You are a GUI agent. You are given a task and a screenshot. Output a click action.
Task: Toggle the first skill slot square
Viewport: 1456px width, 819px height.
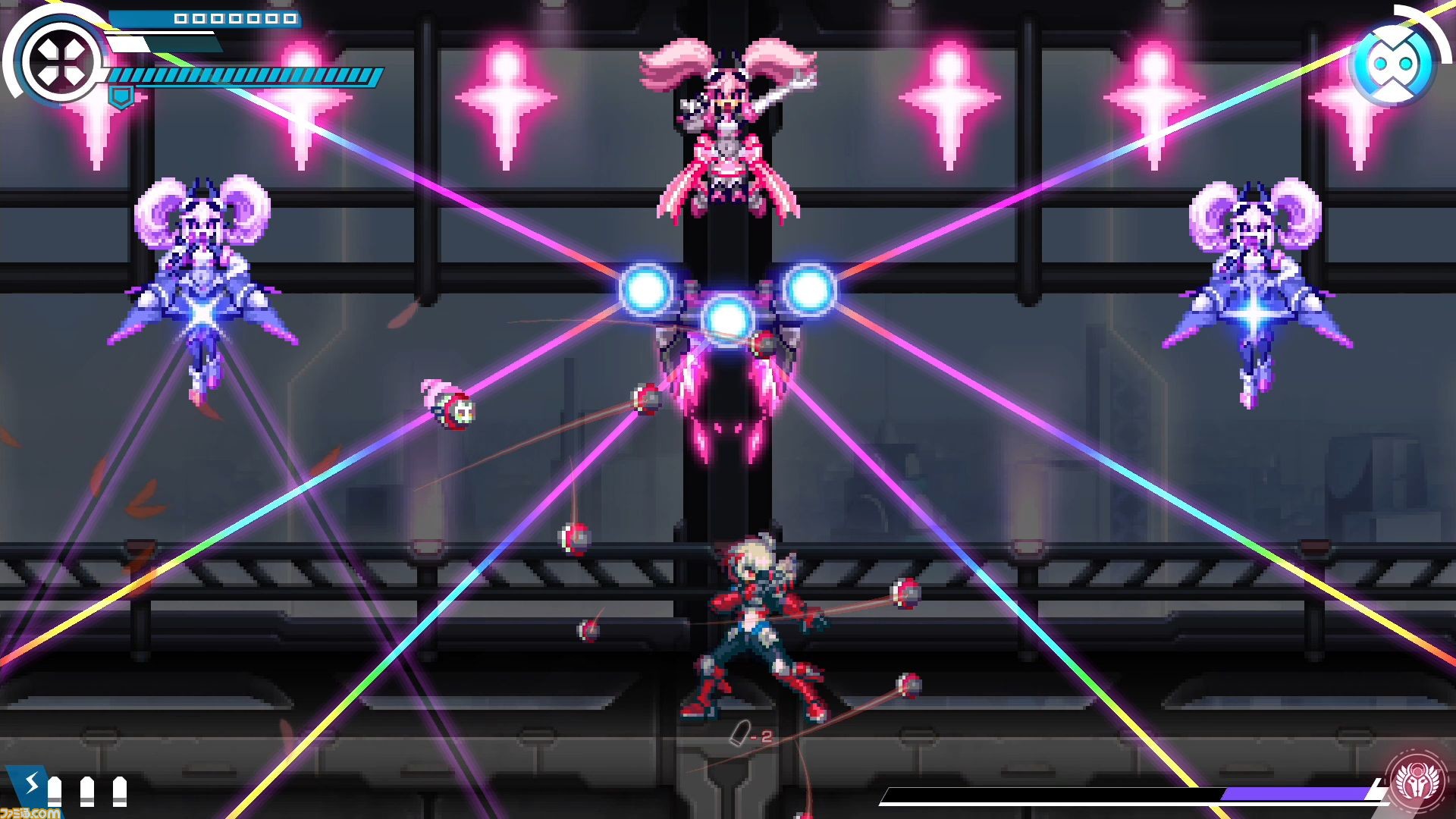pyautogui.click(x=180, y=19)
